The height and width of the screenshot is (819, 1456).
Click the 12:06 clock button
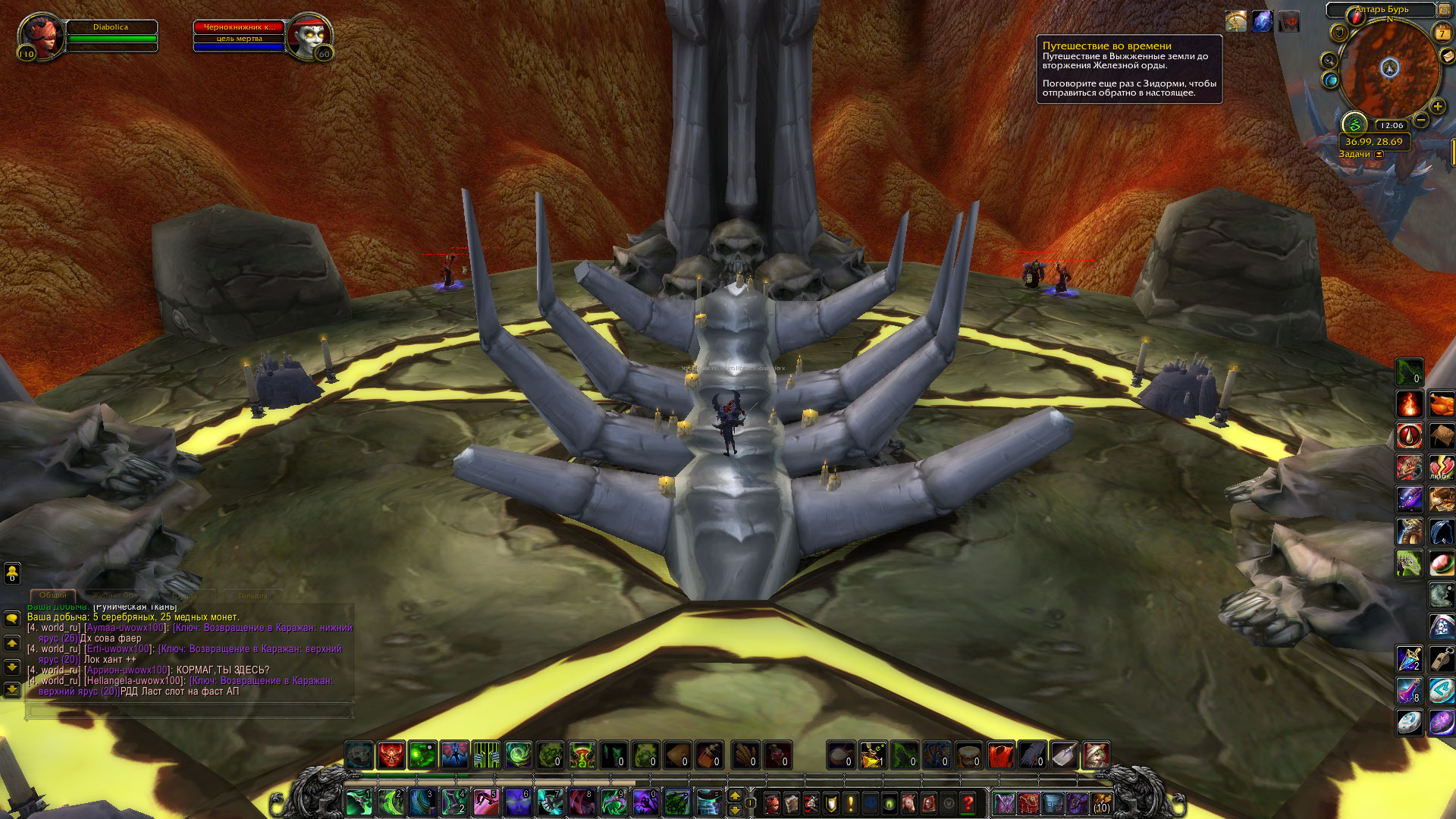[x=1392, y=126]
